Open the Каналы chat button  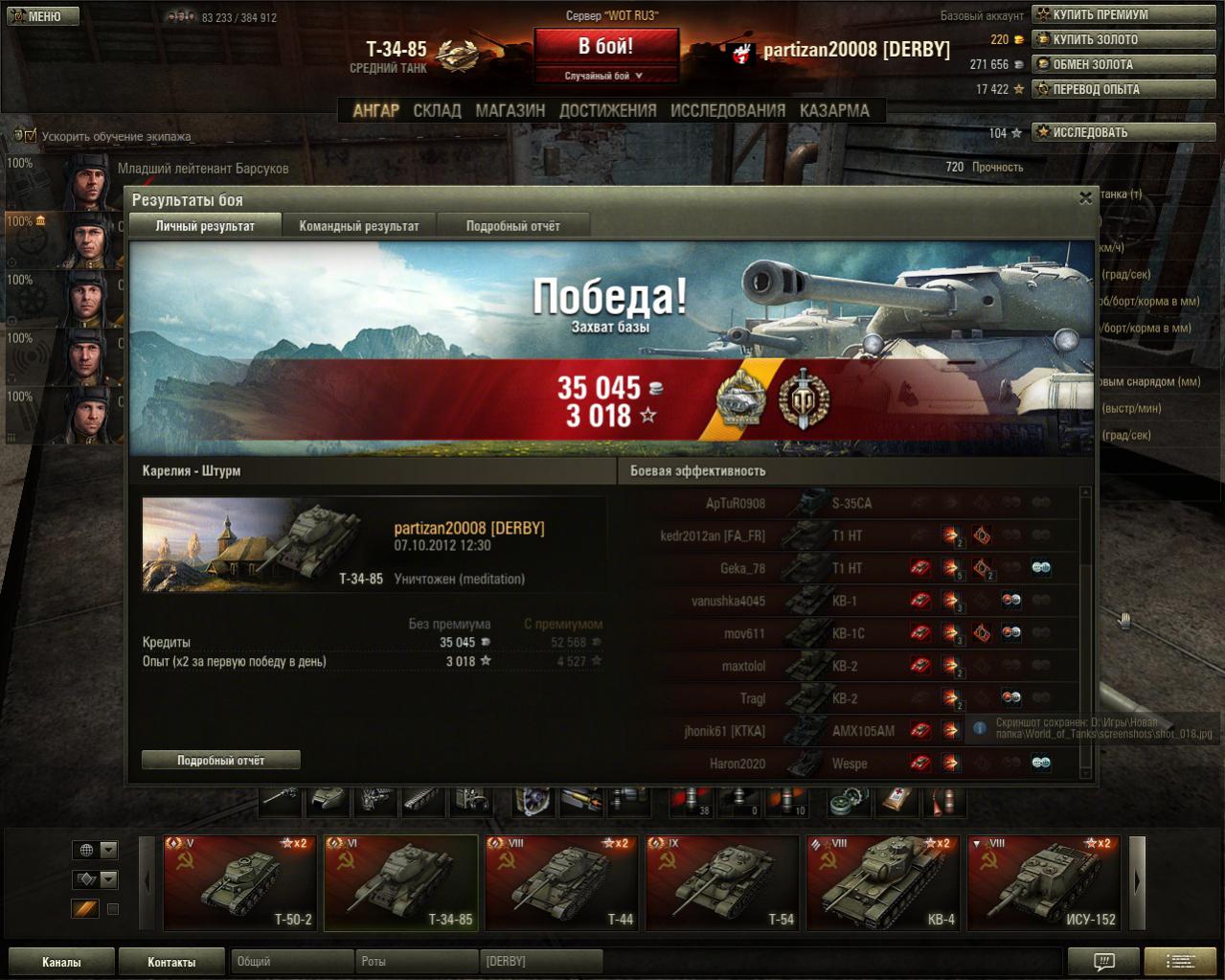click(61, 962)
